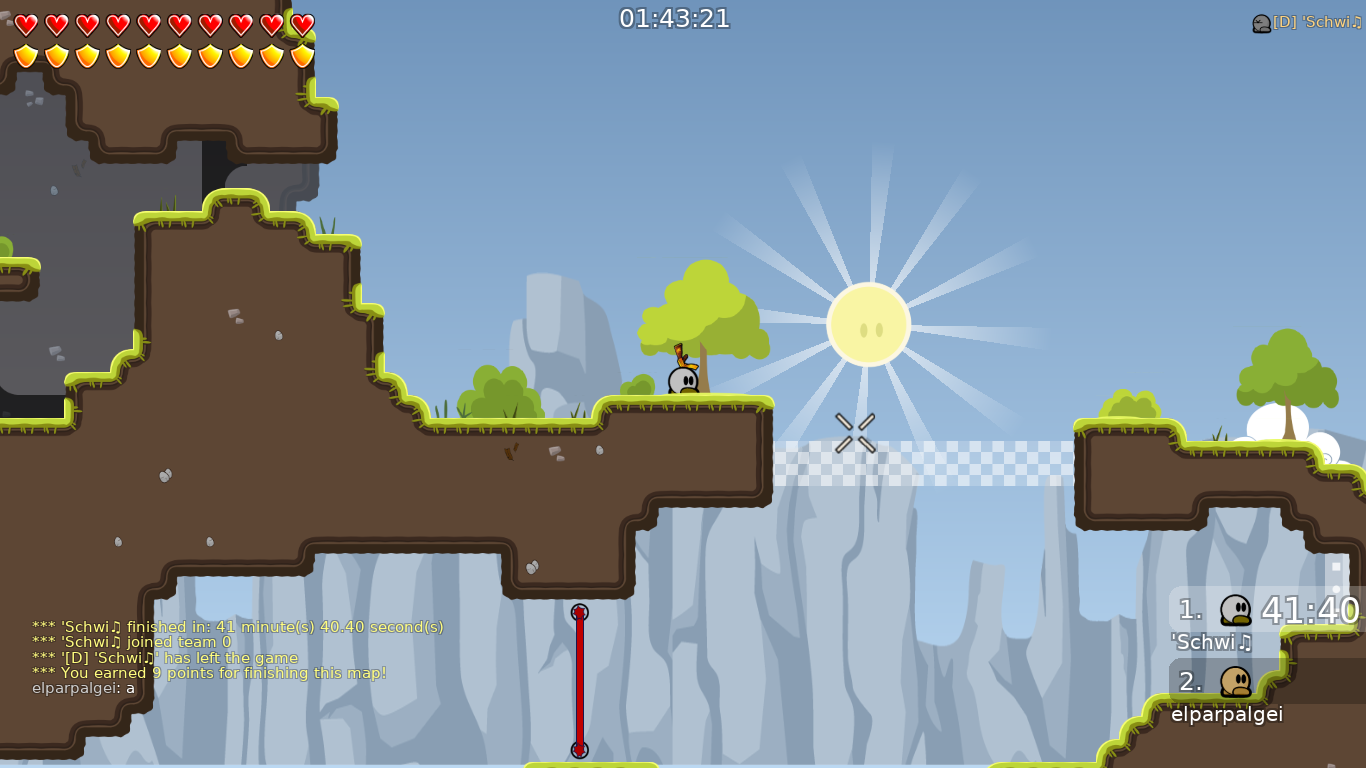Click the 41:40 finish time next to rank 1

[1308, 610]
